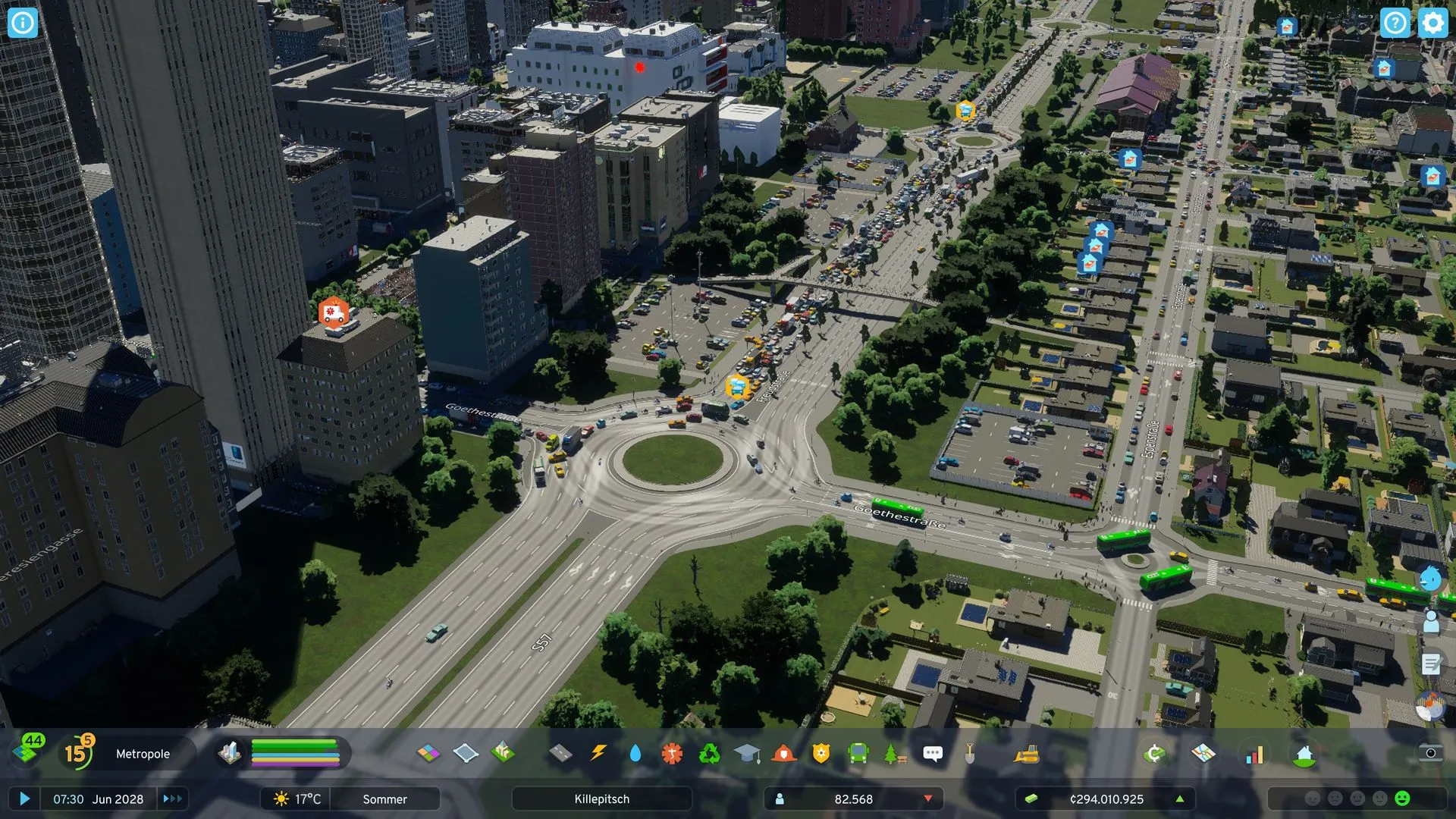Select the Zones tool in the toolbar
Screen dimensions: 1456x819
428,753
